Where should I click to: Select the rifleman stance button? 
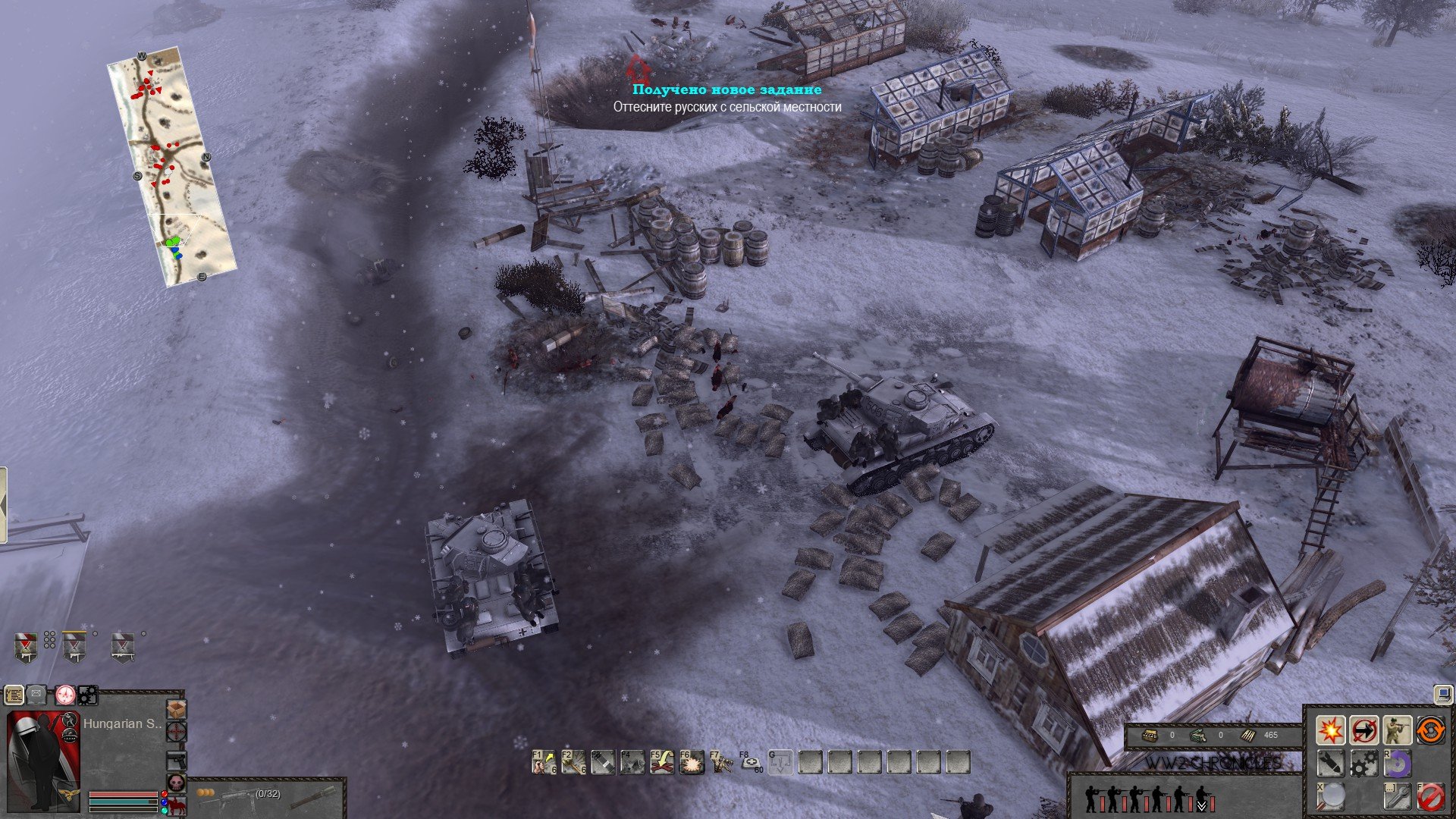[x=1397, y=730]
